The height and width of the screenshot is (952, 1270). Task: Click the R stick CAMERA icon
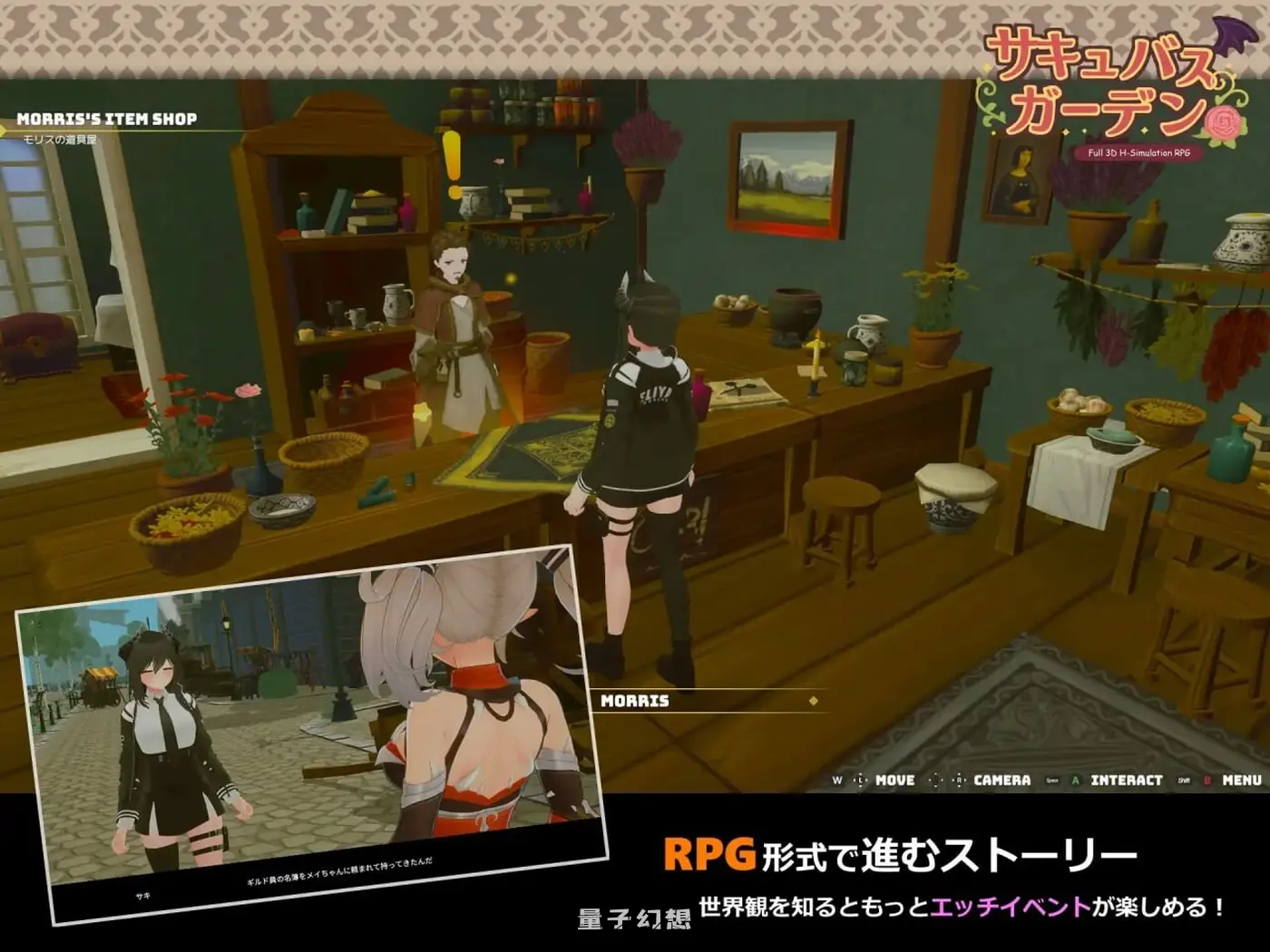click(x=958, y=780)
